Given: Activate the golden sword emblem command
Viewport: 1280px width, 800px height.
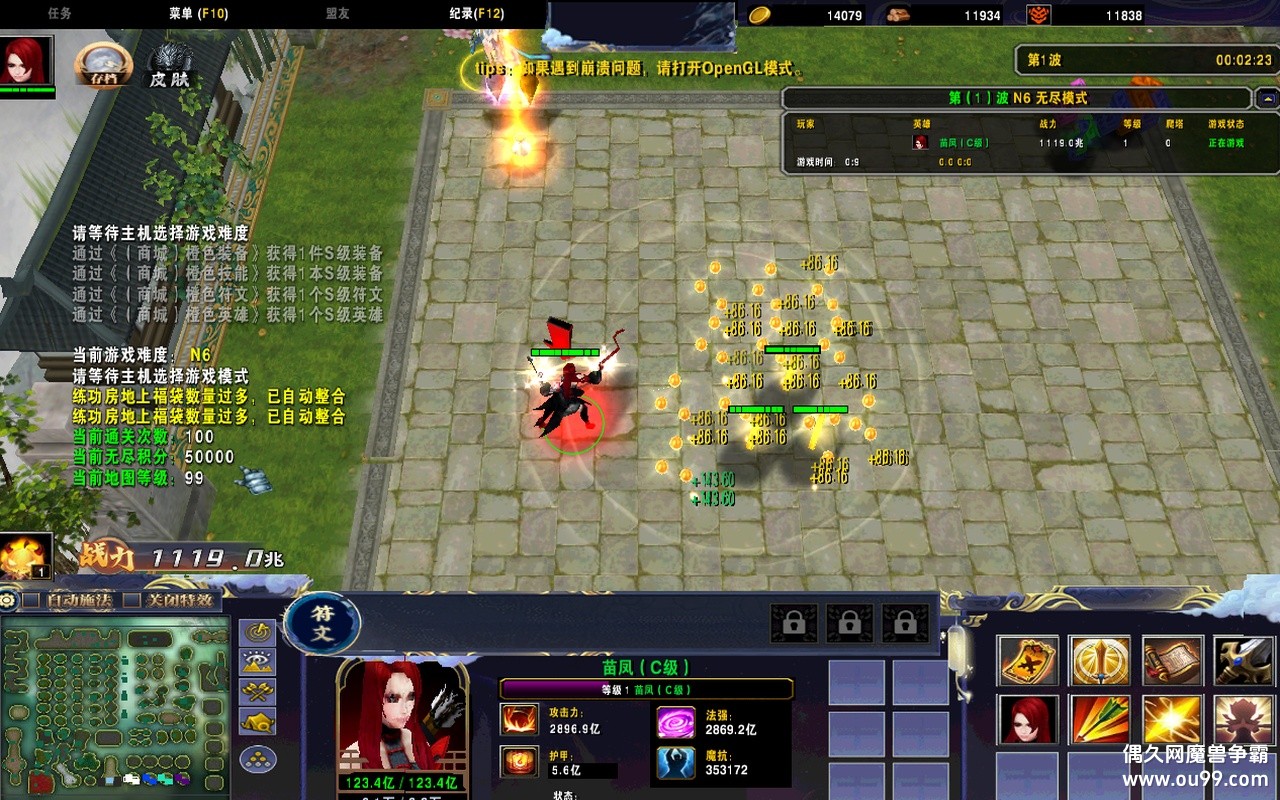Looking at the screenshot, I should click(x=1100, y=660).
